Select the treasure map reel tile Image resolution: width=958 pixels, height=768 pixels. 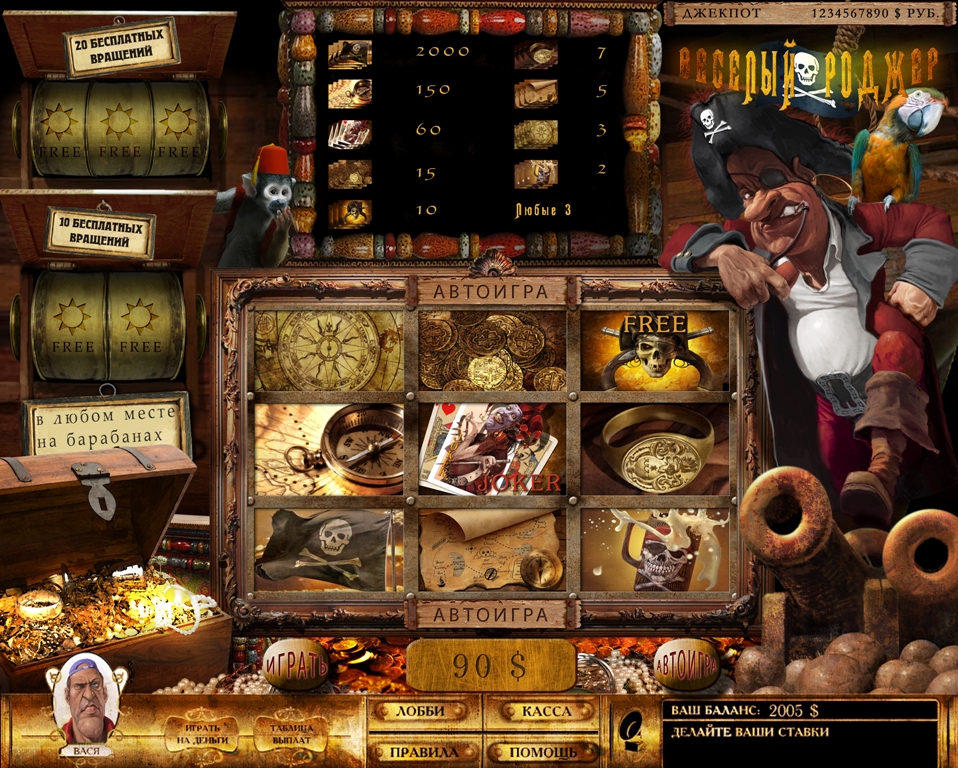(x=492, y=550)
